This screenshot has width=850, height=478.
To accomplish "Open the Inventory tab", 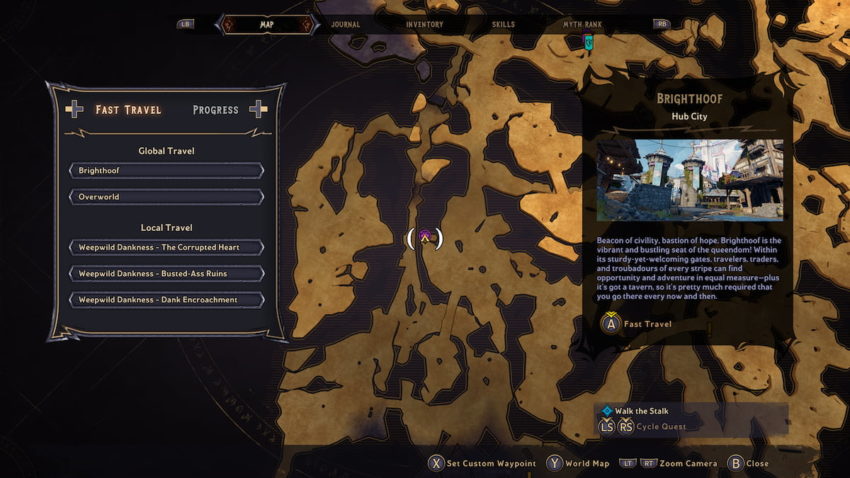I will (x=425, y=24).
